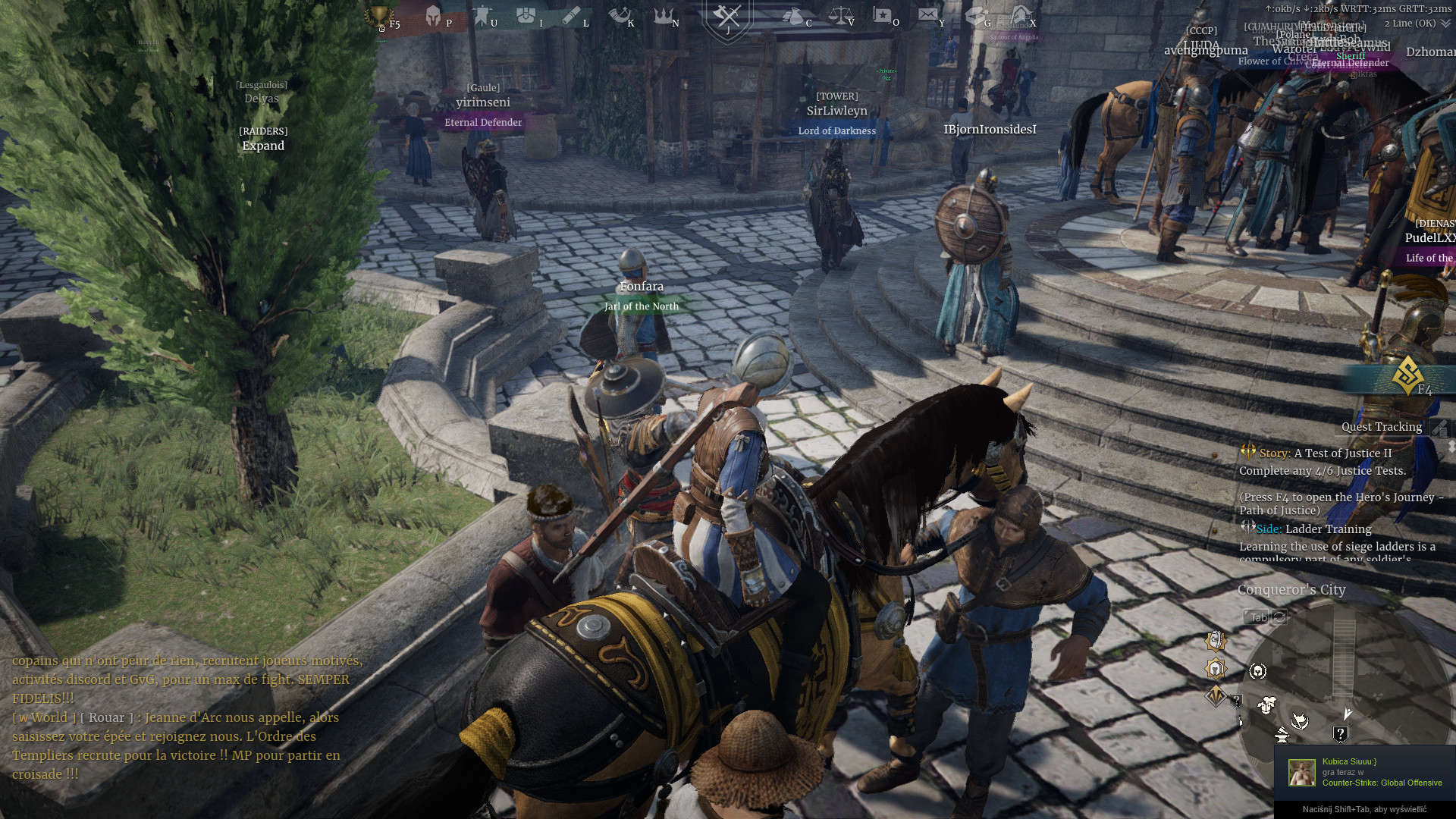
Task: Click the question mark marker on minimap
Action: tap(1340, 734)
